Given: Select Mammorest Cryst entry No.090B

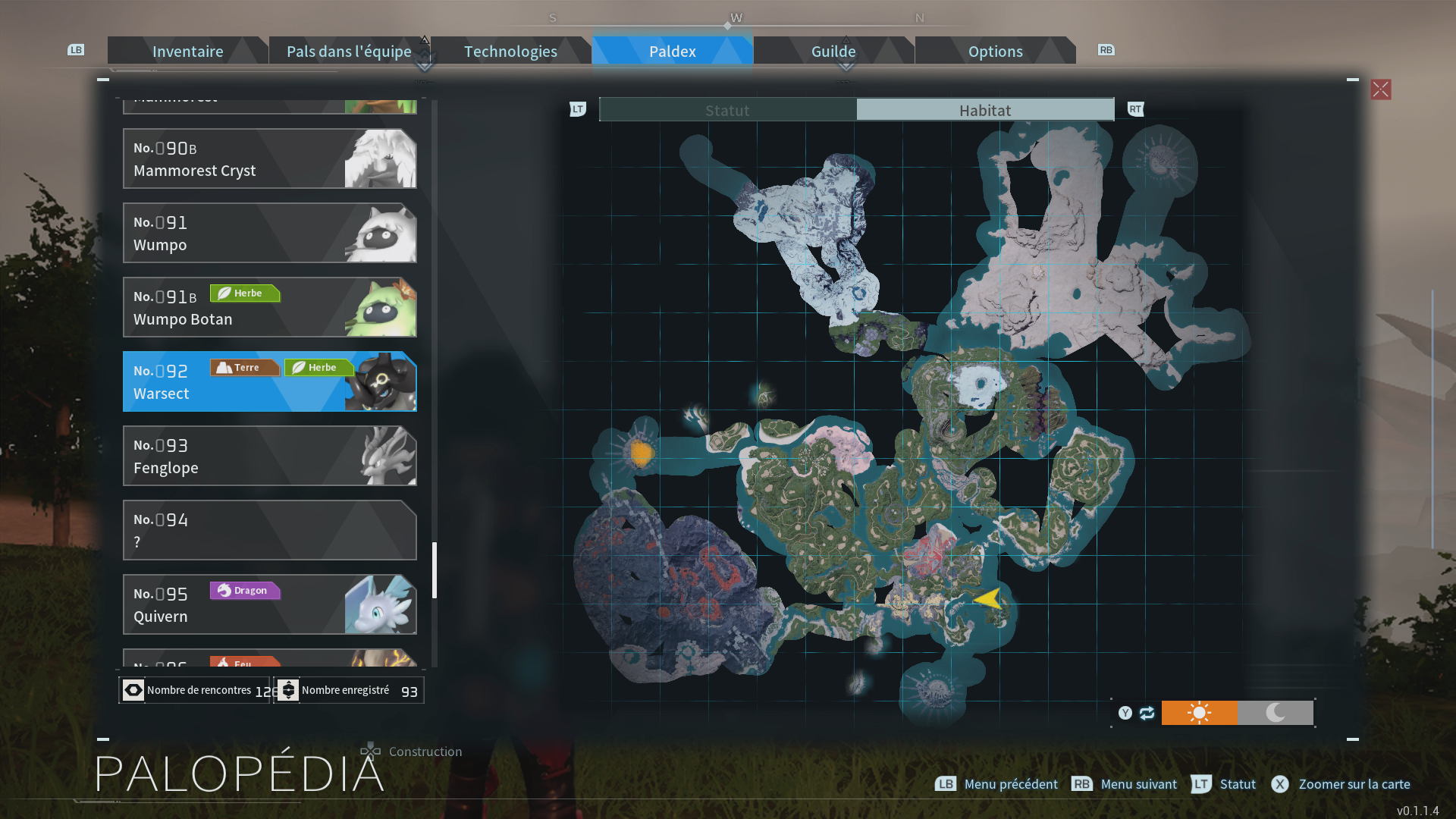Looking at the screenshot, I should click(x=269, y=158).
